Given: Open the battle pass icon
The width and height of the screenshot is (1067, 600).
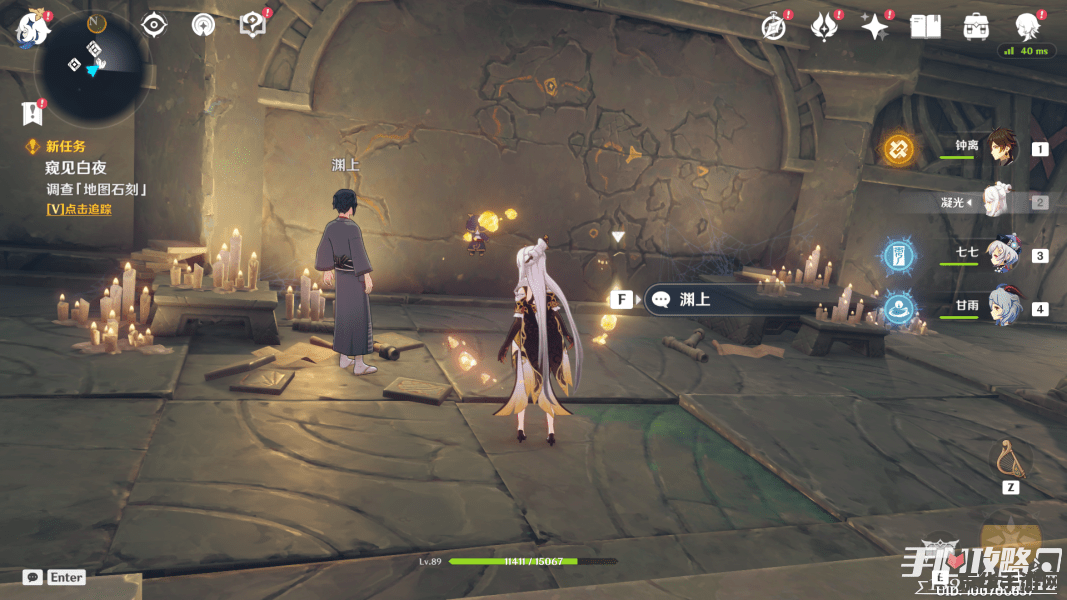Looking at the screenshot, I should pyautogui.click(x=824, y=27).
